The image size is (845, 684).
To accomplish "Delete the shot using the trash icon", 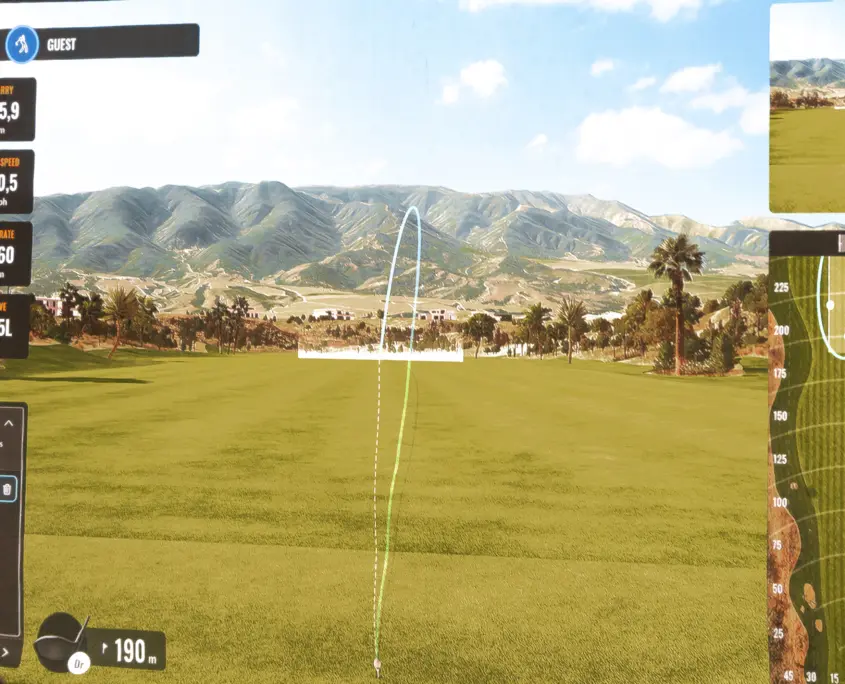I will tap(8, 489).
